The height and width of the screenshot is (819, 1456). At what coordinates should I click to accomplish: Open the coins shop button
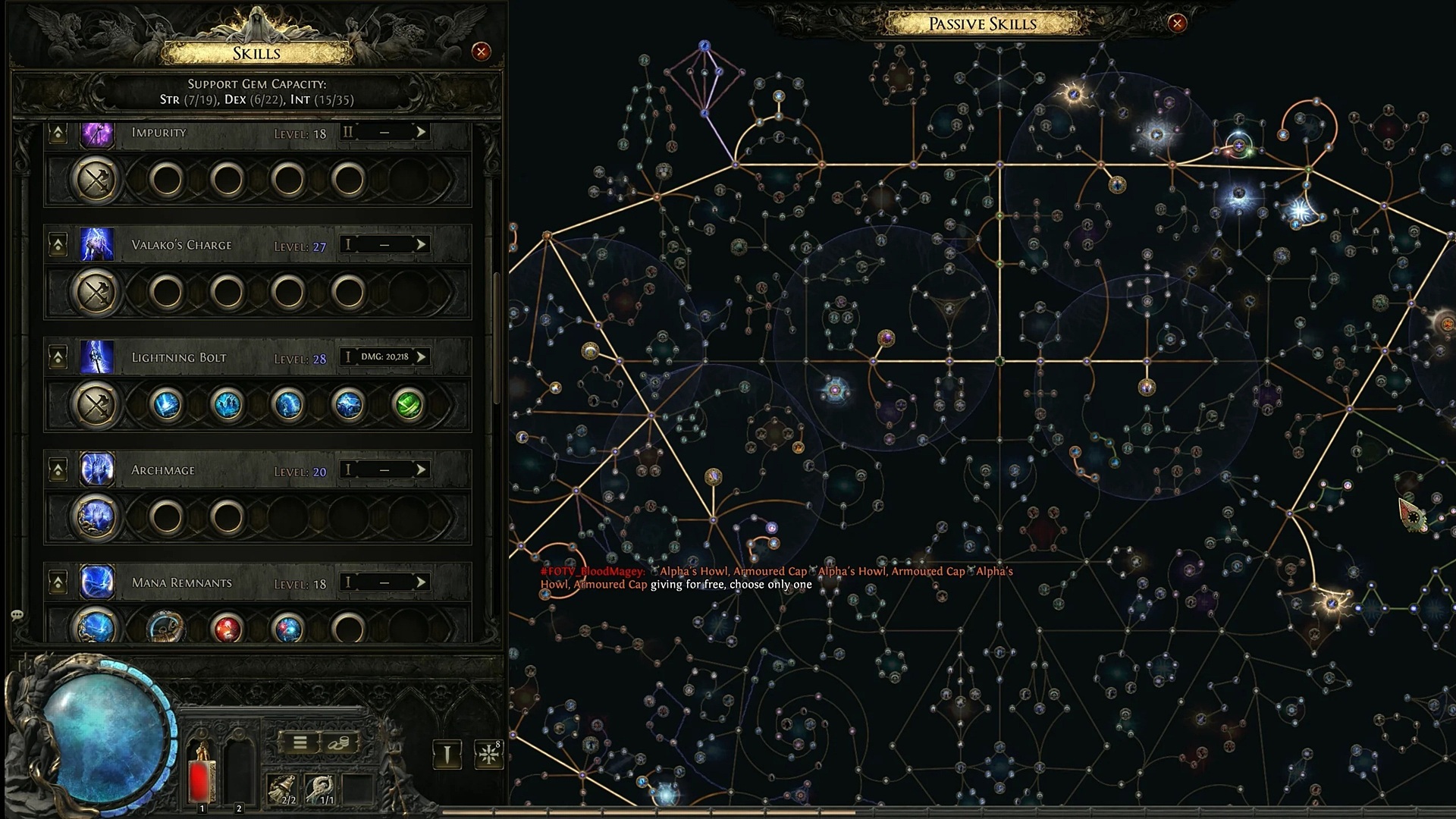pyautogui.click(x=339, y=742)
